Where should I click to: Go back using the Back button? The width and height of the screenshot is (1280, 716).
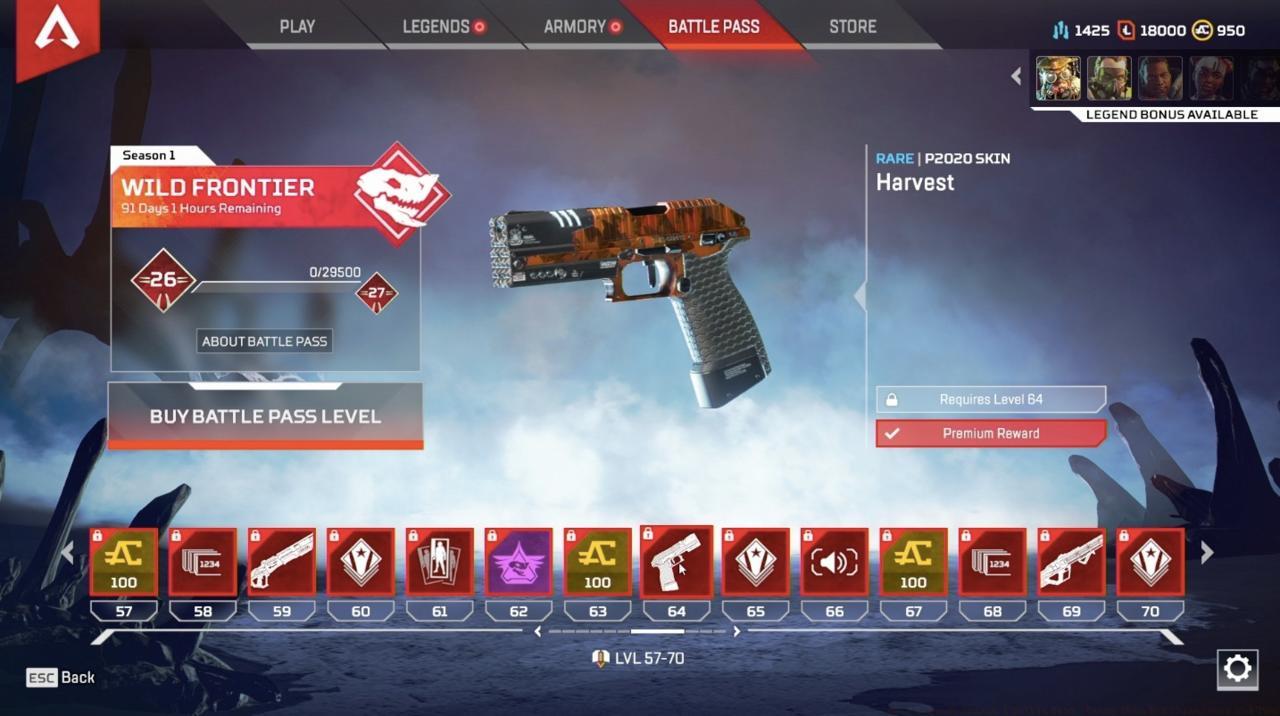click(x=61, y=677)
